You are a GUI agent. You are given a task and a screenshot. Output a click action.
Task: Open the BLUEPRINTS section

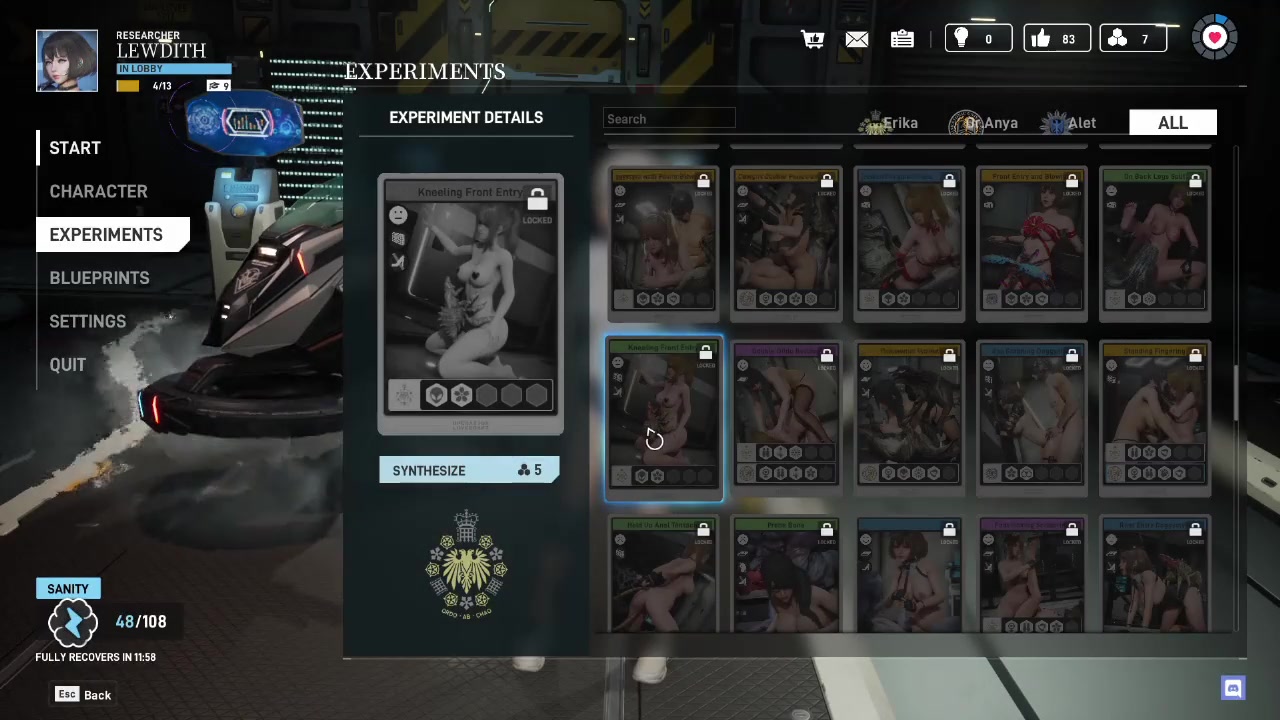(x=99, y=278)
